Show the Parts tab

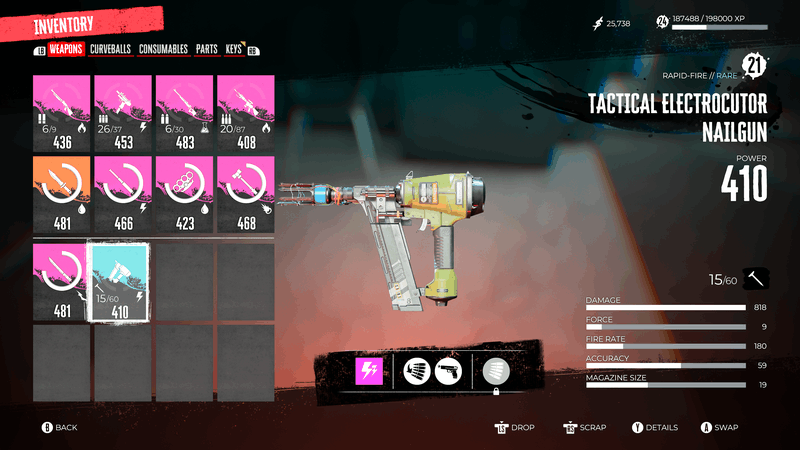tap(207, 48)
